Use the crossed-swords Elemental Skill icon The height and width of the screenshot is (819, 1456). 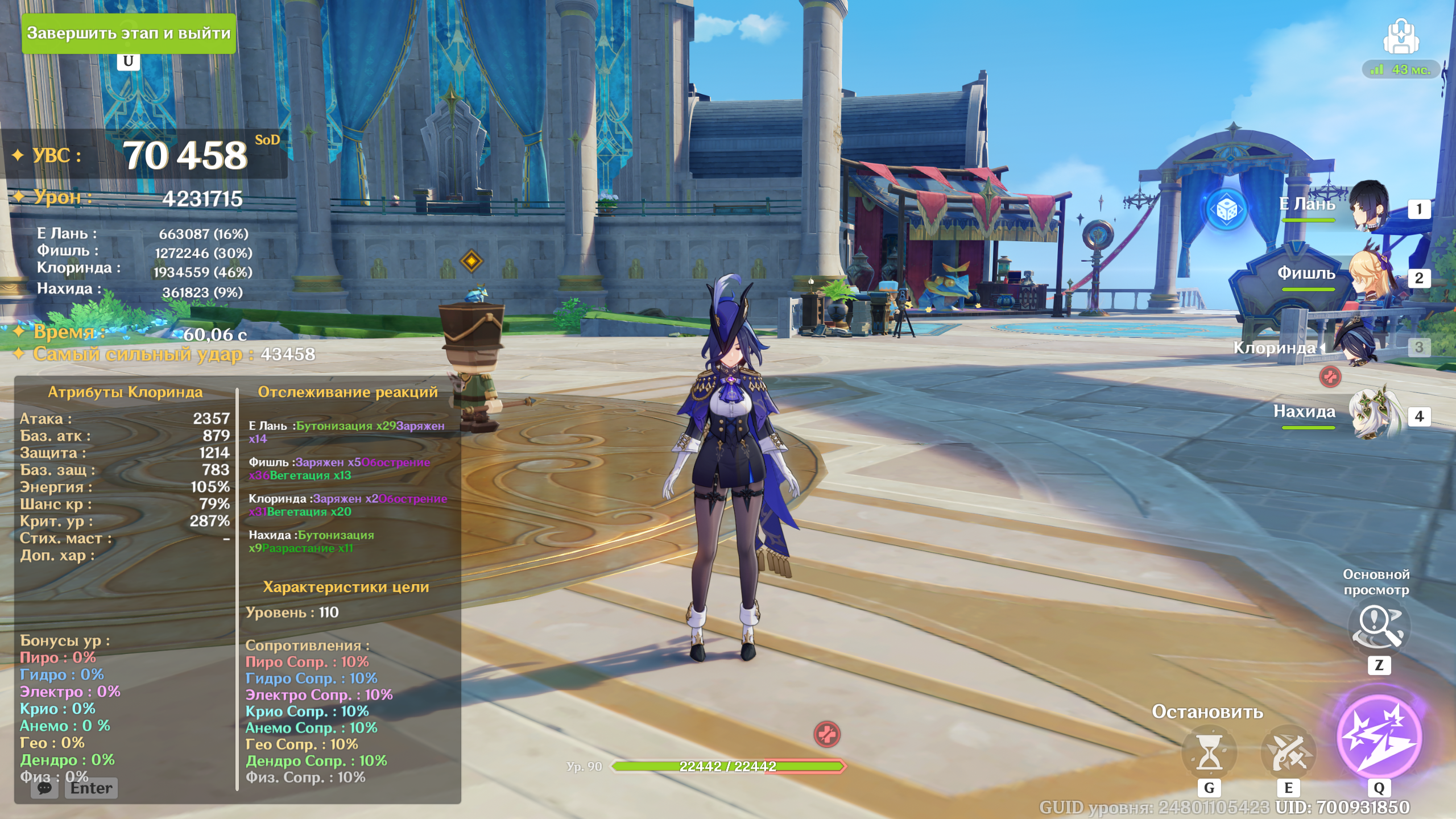1288,752
